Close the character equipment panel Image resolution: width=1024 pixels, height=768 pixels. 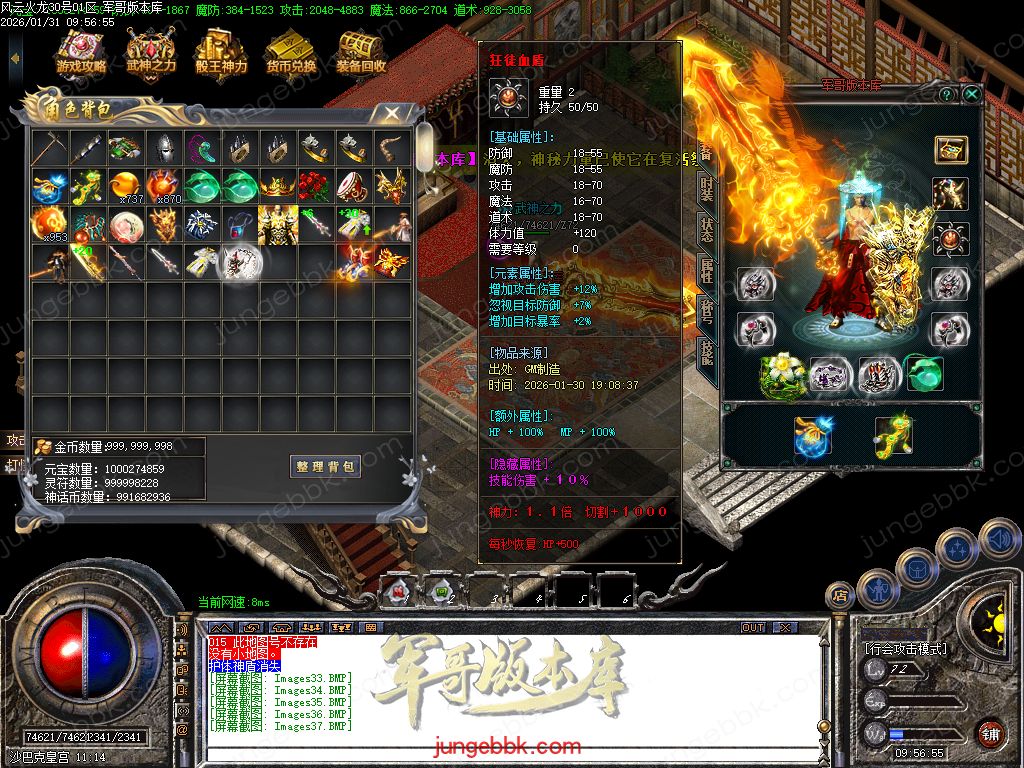[x=971, y=94]
